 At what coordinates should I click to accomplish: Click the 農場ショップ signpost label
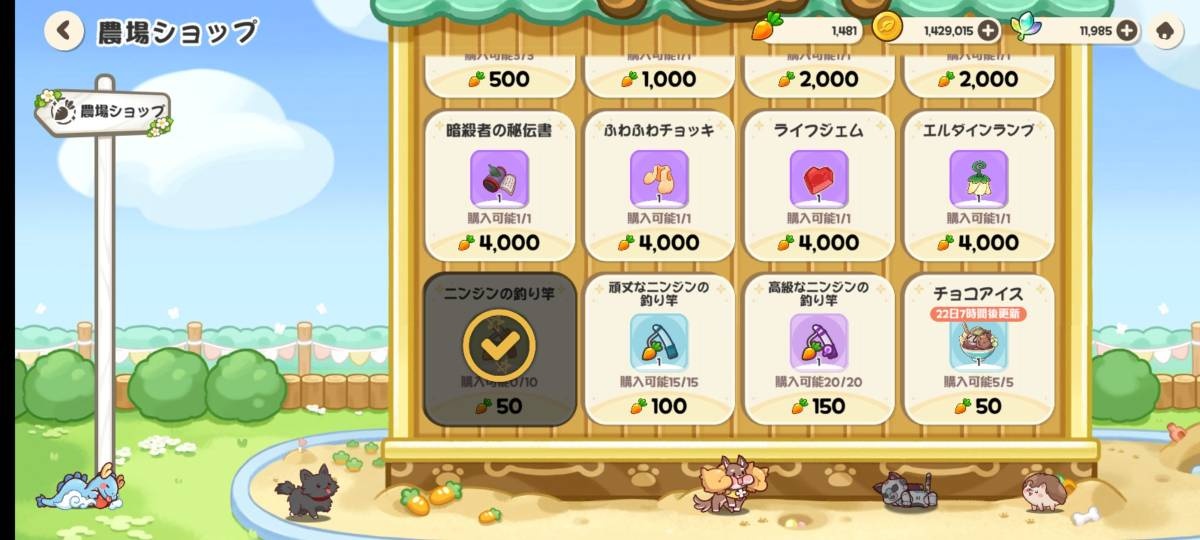coord(104,112)
